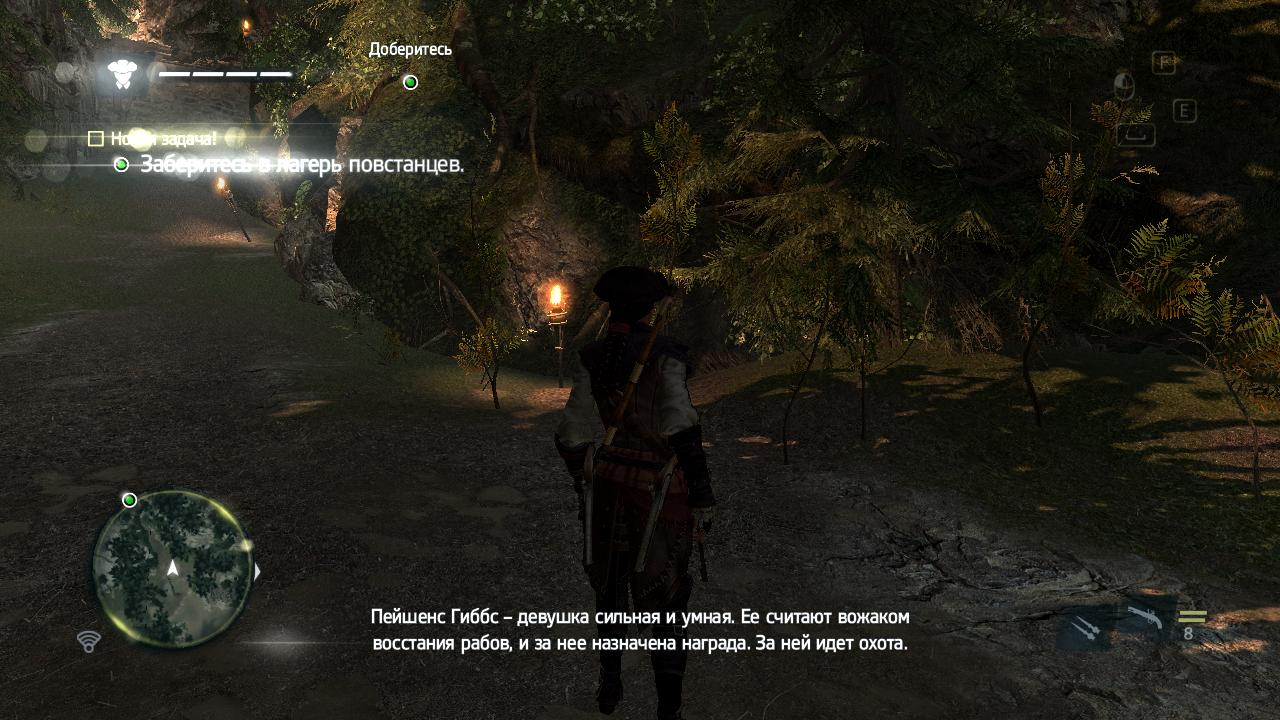
Task: Select the flintlock pistol weapon icon
Action: pos(1143,621)
